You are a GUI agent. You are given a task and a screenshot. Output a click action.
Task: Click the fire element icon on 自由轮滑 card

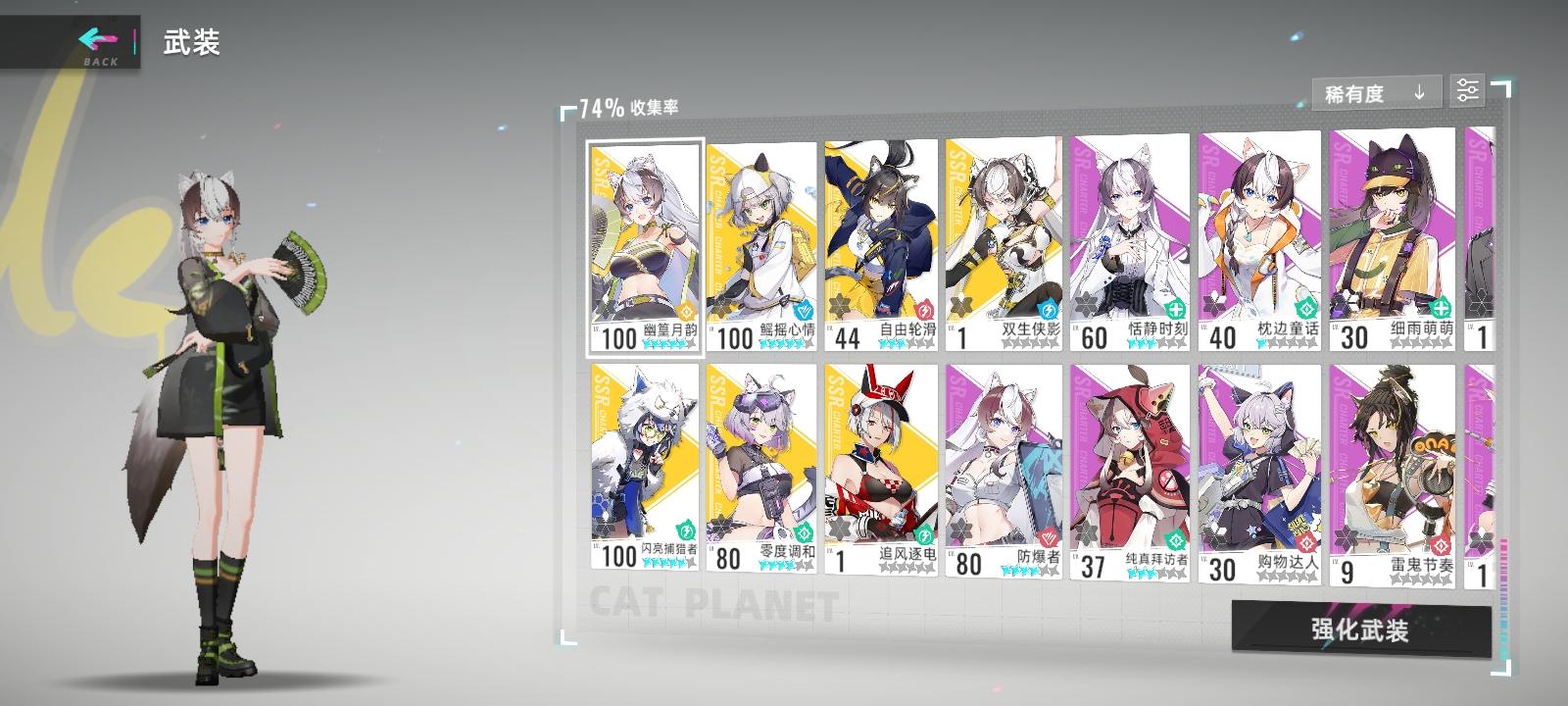[x=923, y=309]
